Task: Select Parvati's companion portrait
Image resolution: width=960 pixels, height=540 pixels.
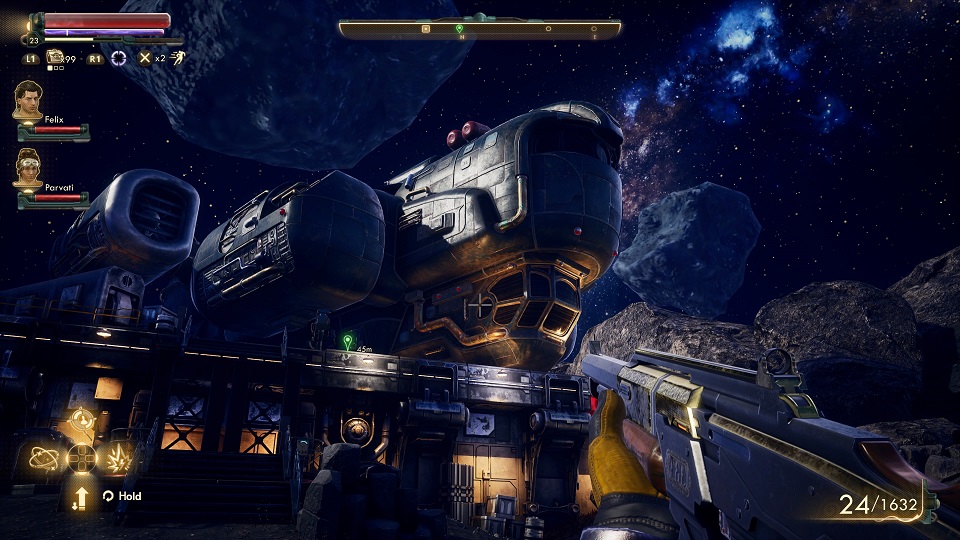Action: coord(28,168)
